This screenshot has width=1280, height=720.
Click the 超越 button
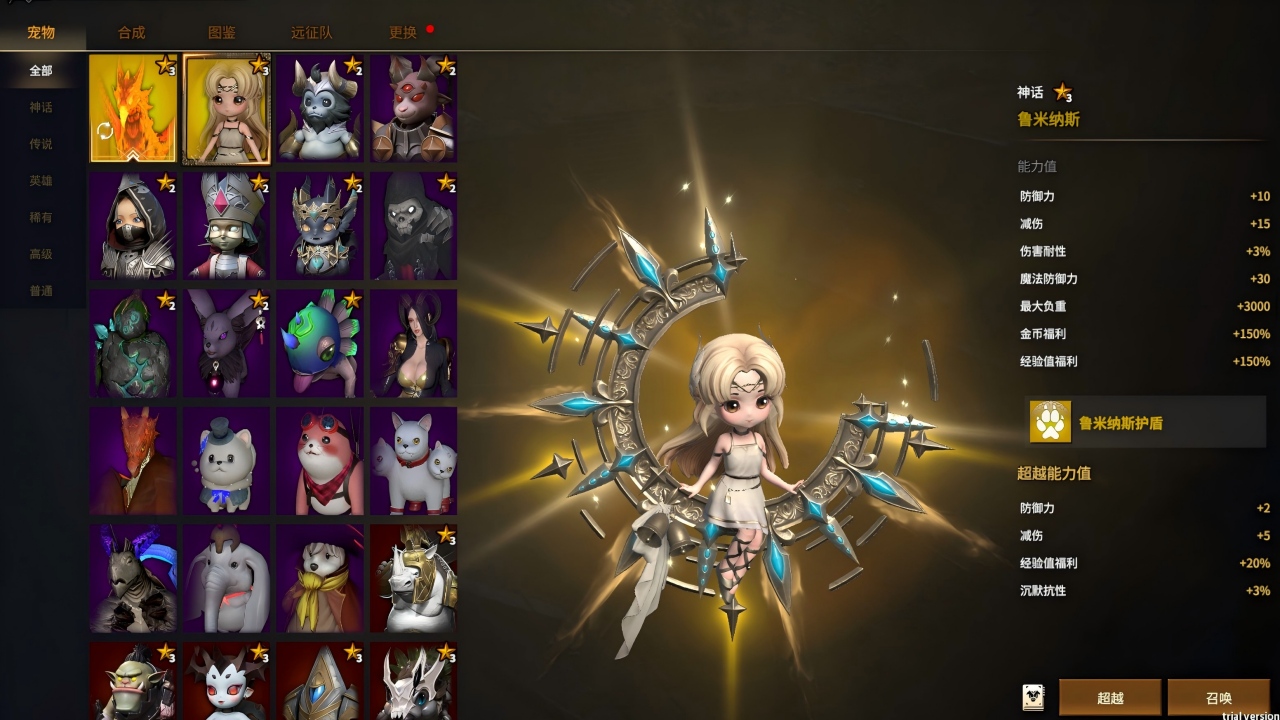1110,697
